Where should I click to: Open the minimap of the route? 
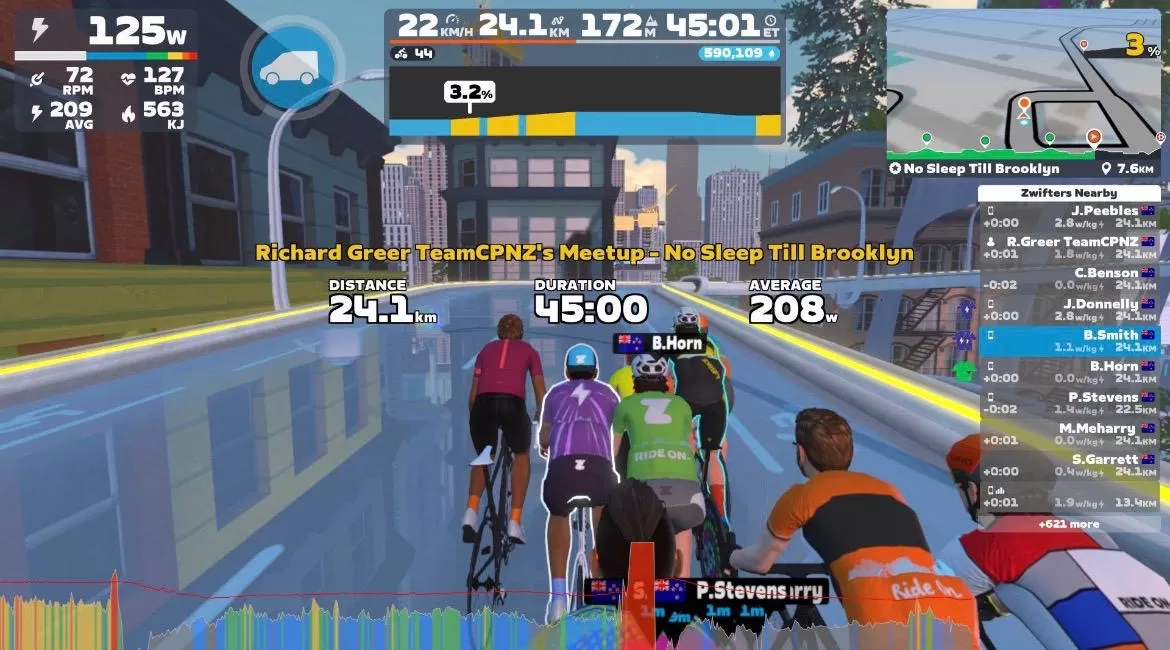tap(1023, 82)
